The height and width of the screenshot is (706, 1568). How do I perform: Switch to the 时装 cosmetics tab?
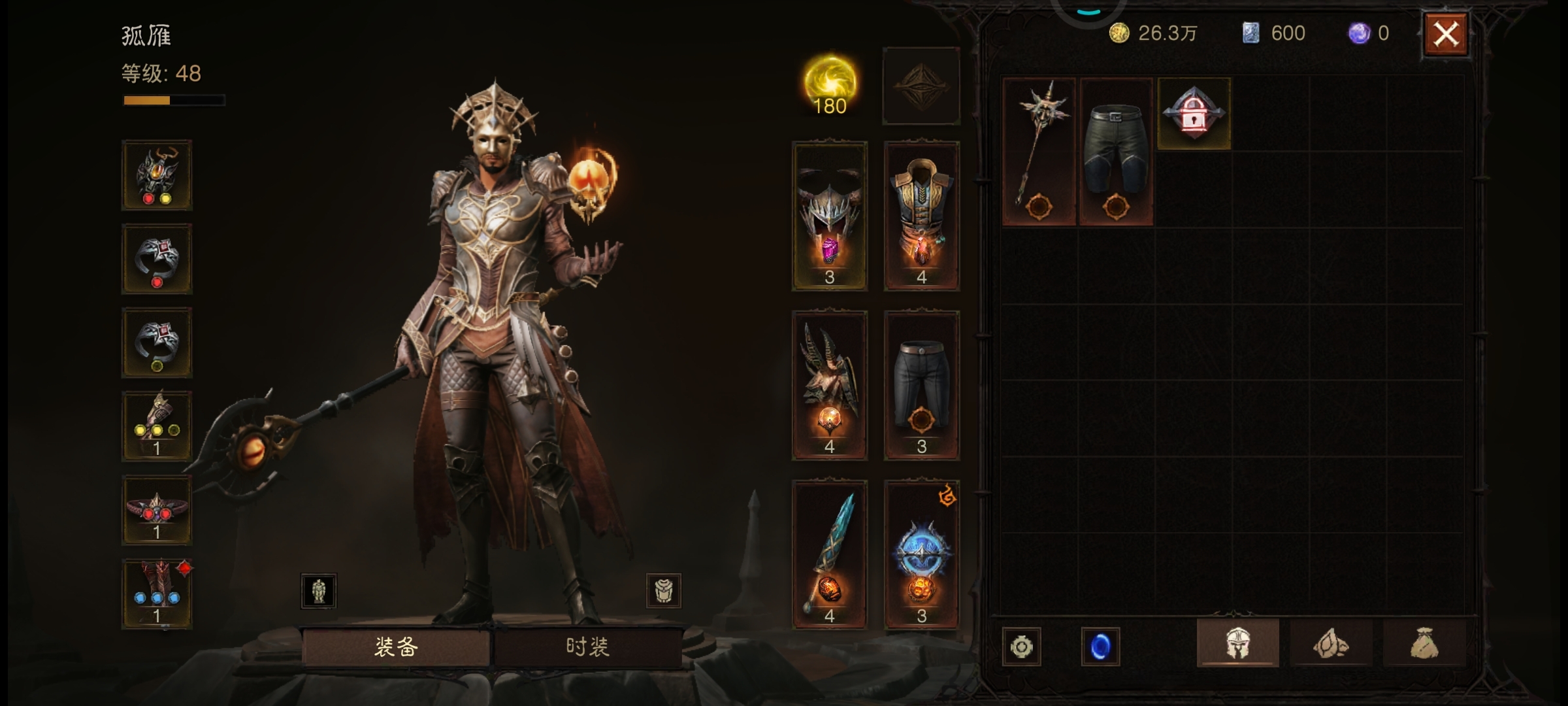[x=587, y=647]
